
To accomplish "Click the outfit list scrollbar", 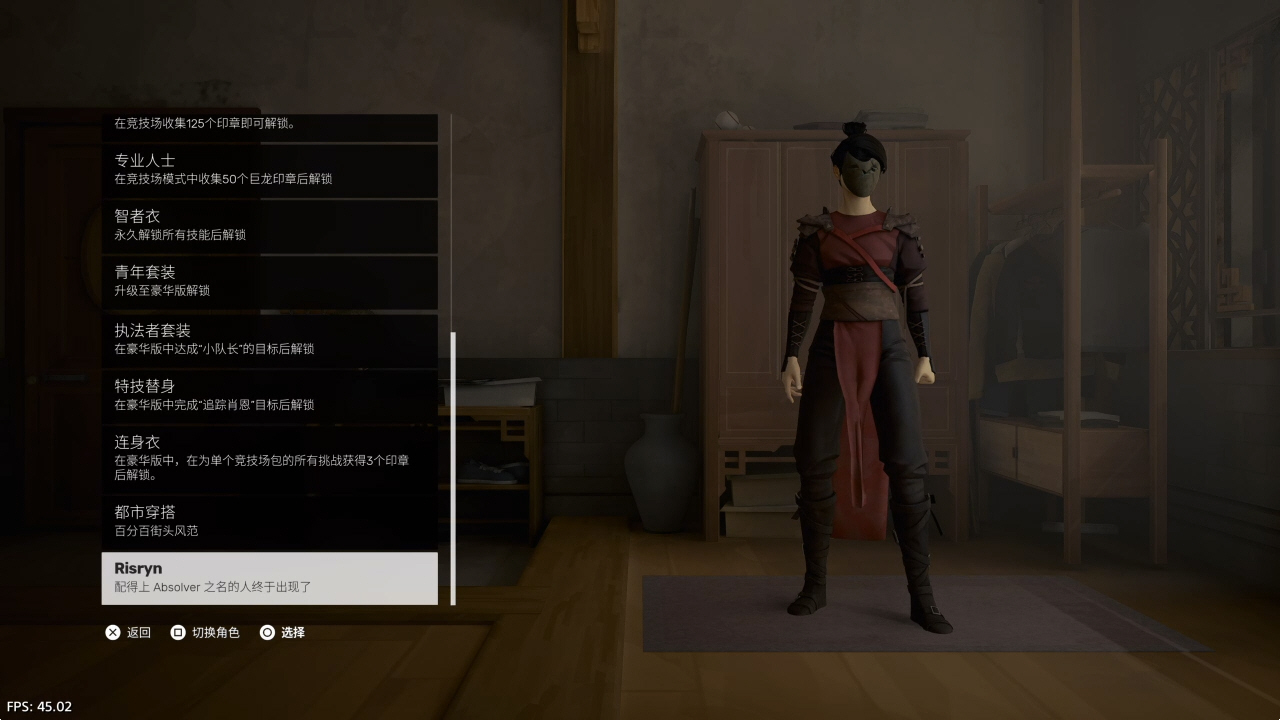I will point(453,468).
